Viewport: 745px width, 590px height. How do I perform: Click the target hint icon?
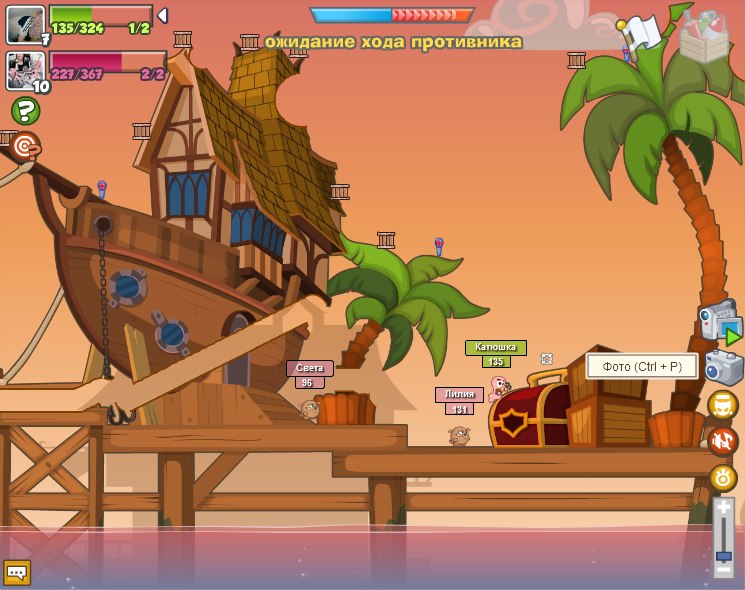click(25, 145)
